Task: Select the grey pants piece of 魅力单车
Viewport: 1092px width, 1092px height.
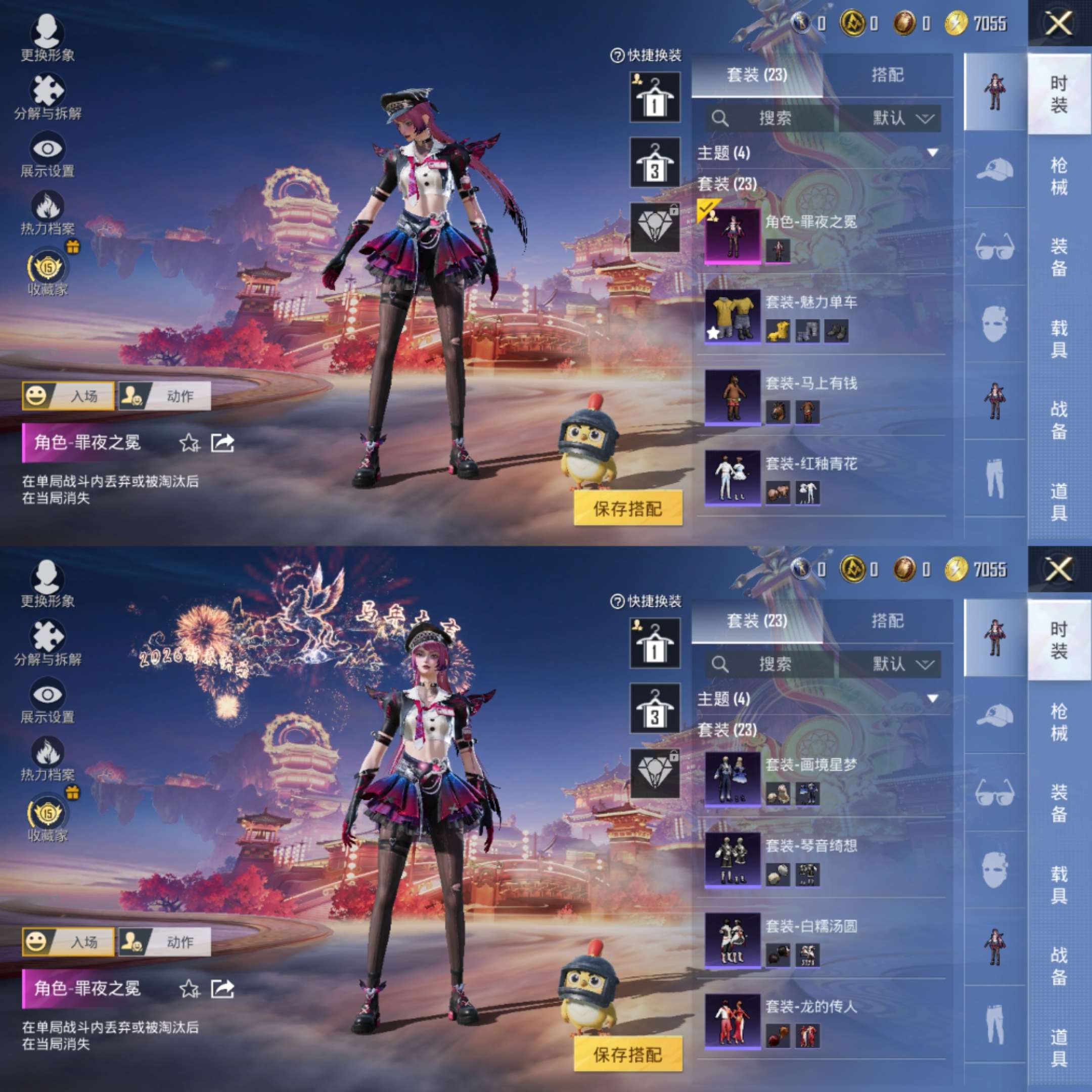Action: pos(807,331)
